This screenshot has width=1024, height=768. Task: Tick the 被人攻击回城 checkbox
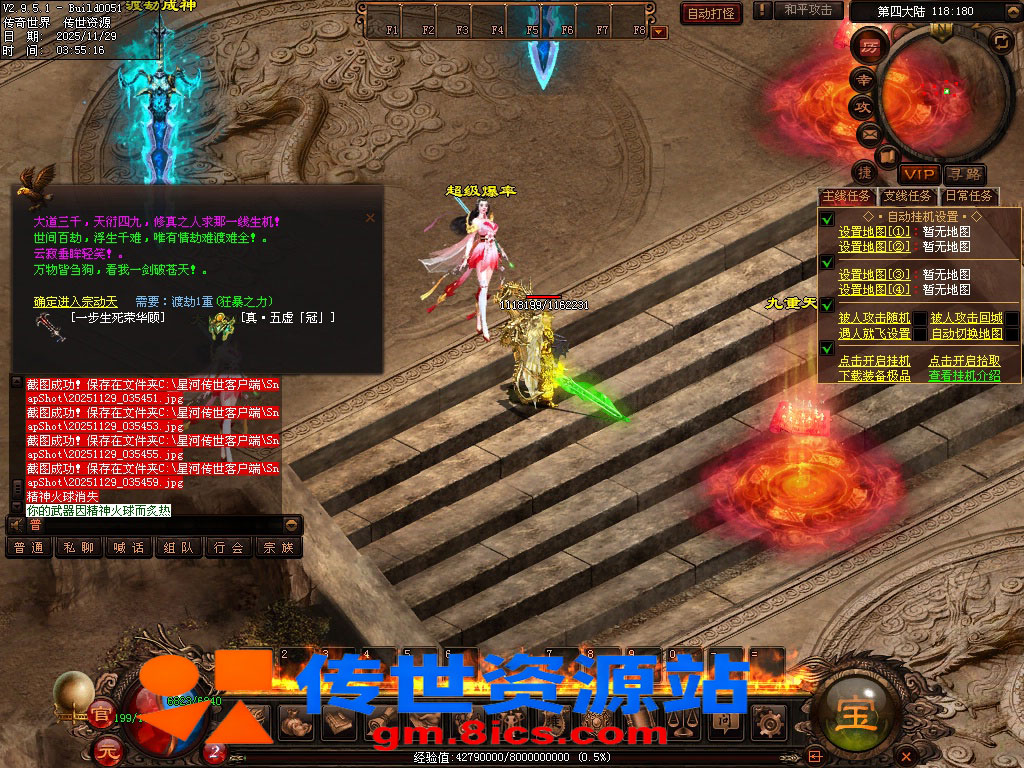[1012, 319]
